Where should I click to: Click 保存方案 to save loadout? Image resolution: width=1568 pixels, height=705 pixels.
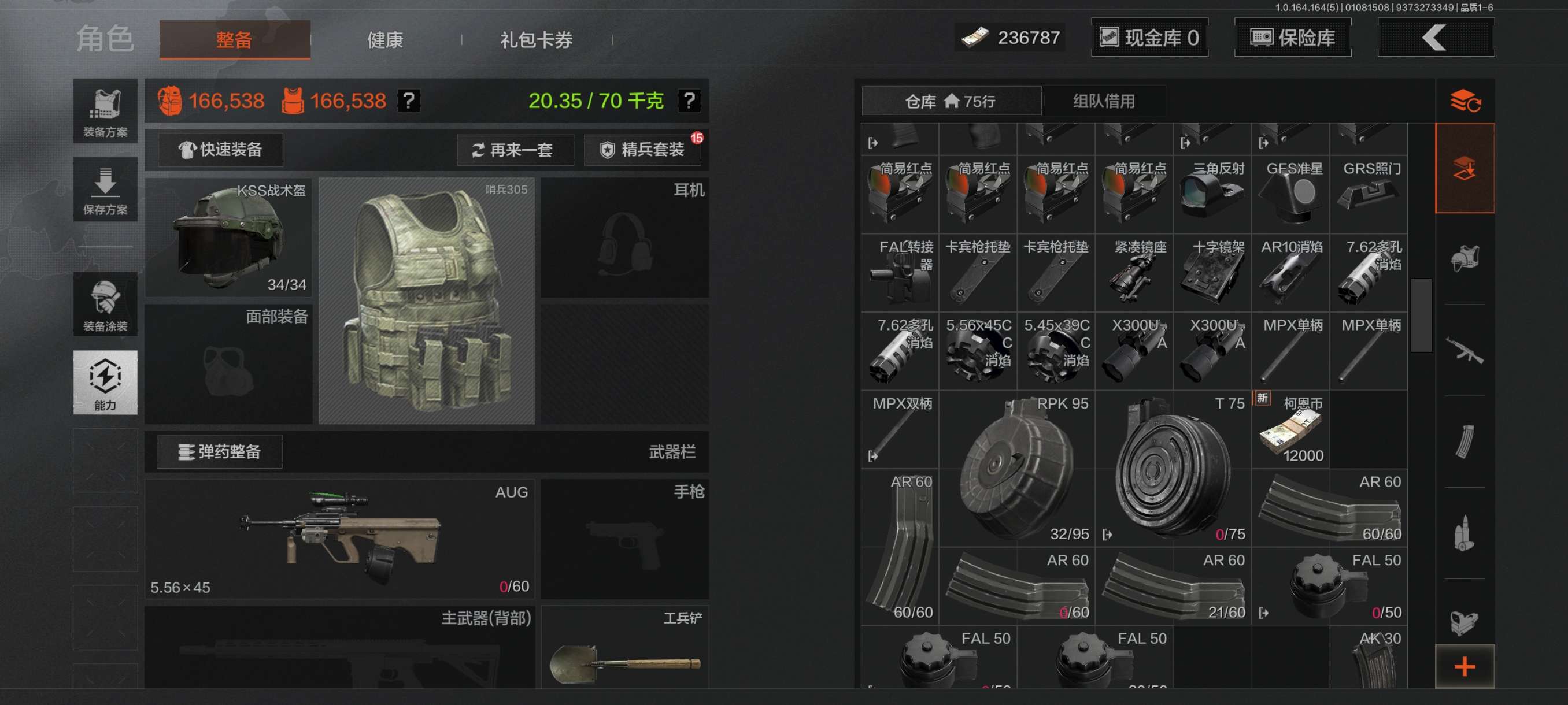[105, 190]
